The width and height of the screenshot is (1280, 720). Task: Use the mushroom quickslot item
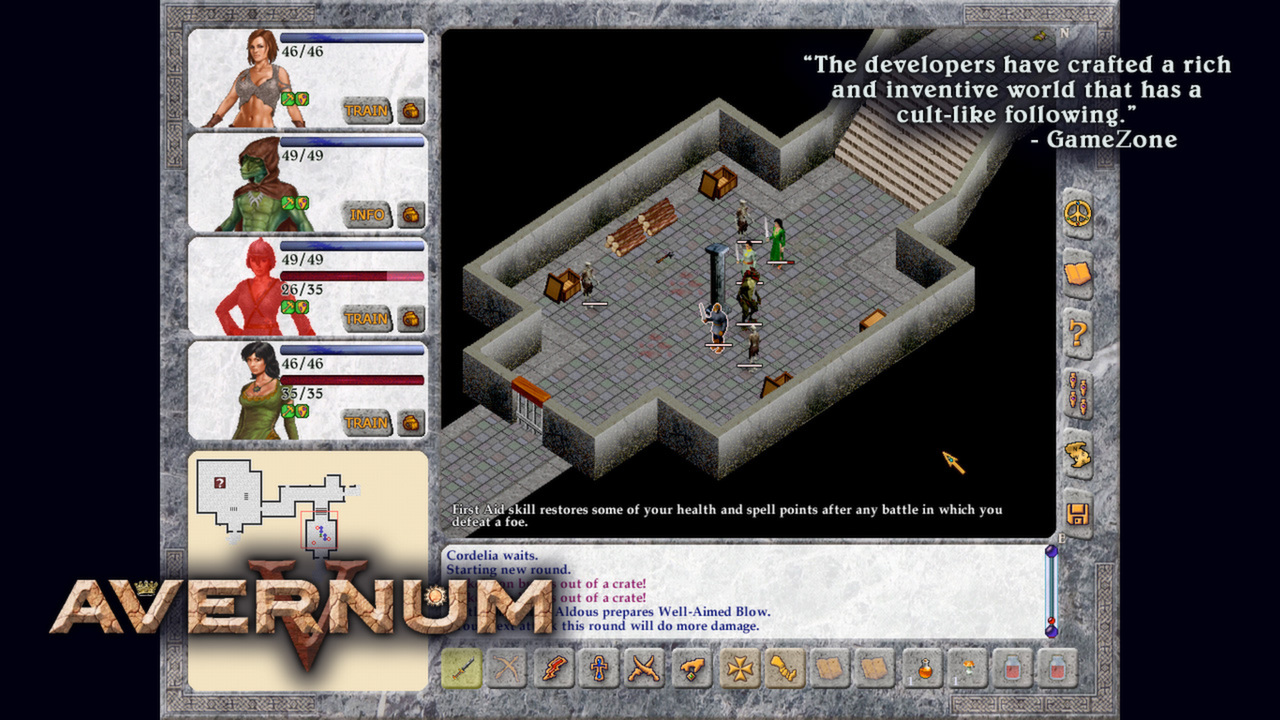[x=969, y=668]
